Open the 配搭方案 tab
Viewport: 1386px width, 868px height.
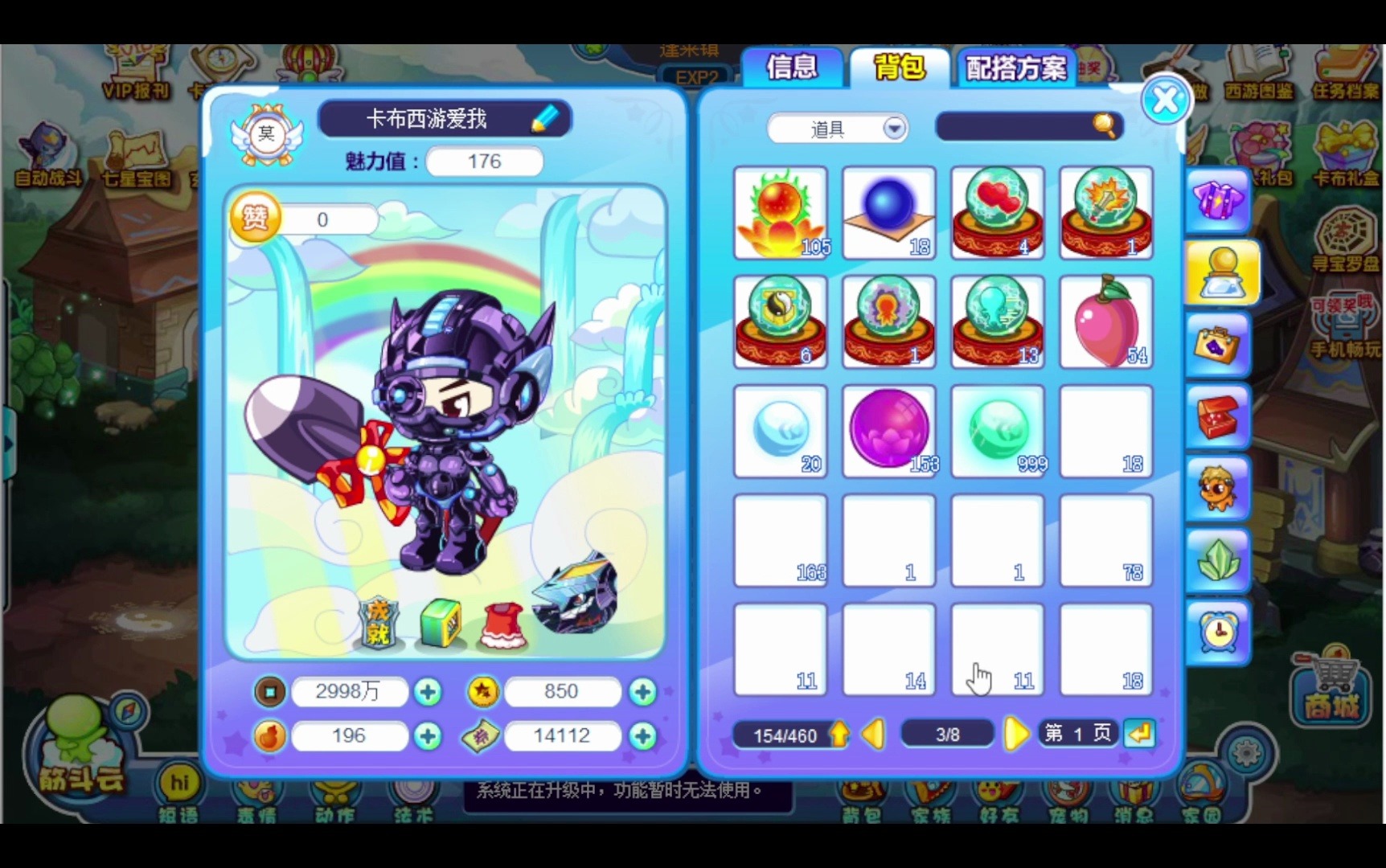1015,68
